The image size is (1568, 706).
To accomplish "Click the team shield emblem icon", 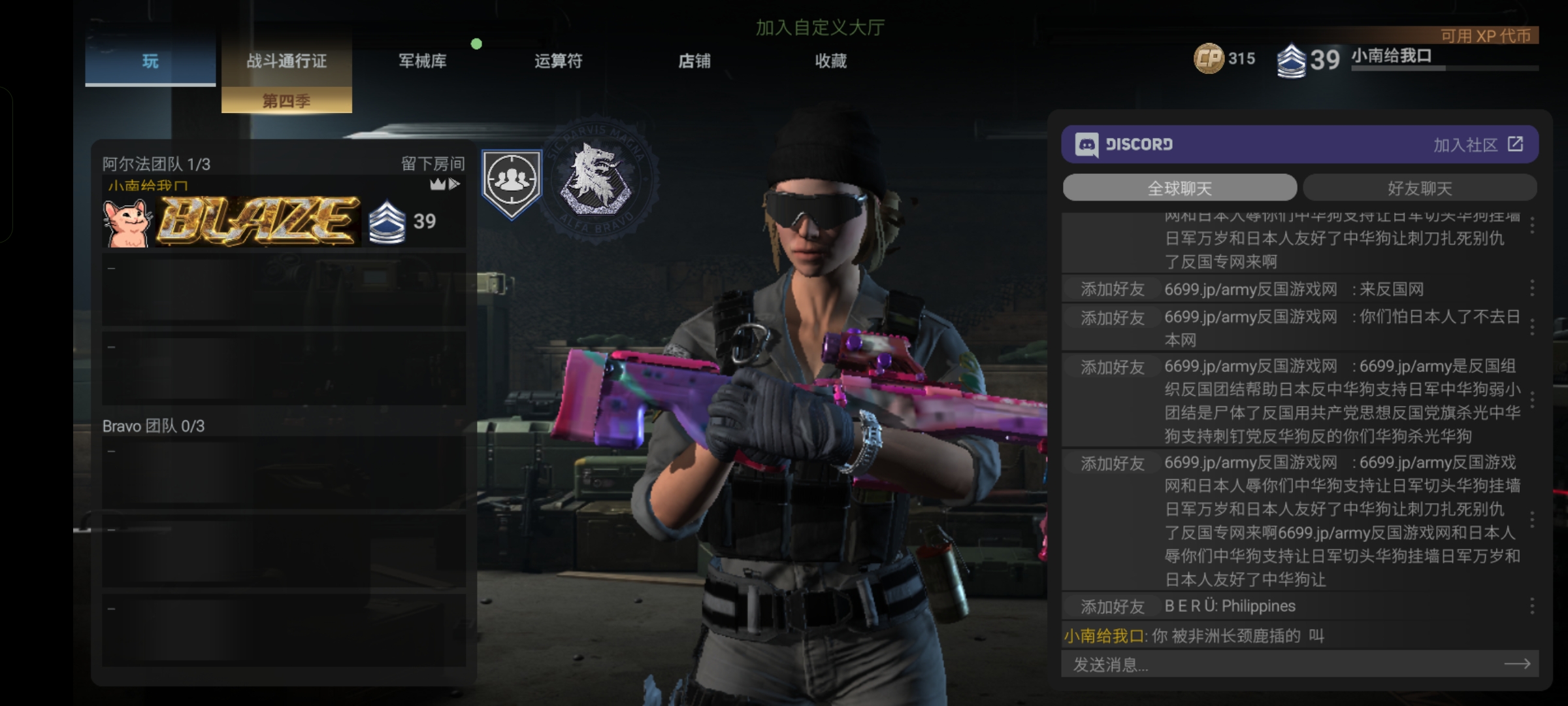I will pos(512,182).
